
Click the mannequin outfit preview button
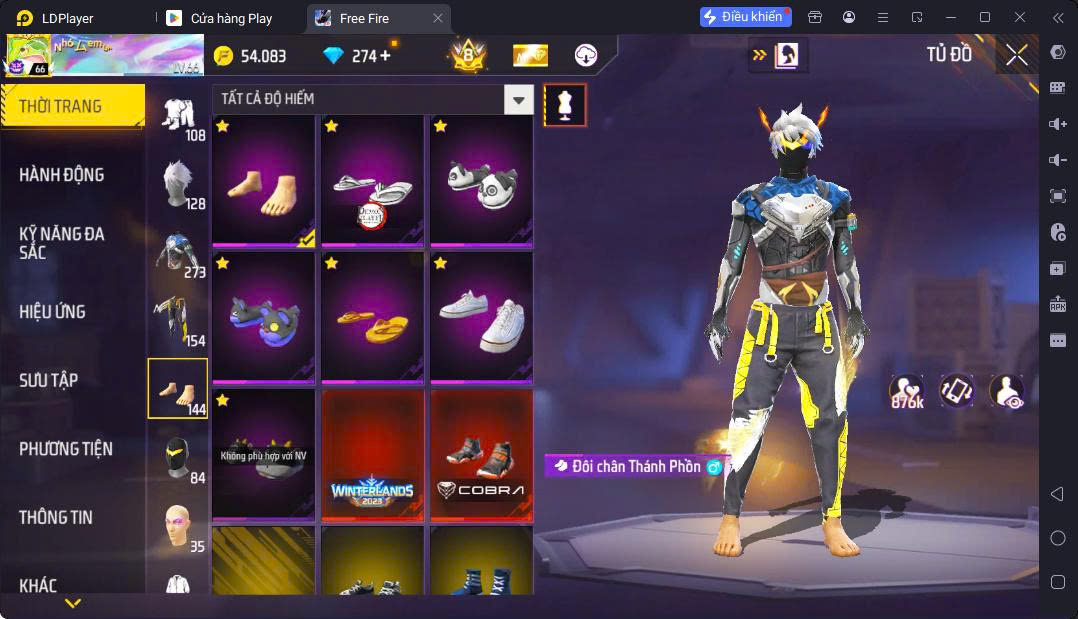pos(565,105)
